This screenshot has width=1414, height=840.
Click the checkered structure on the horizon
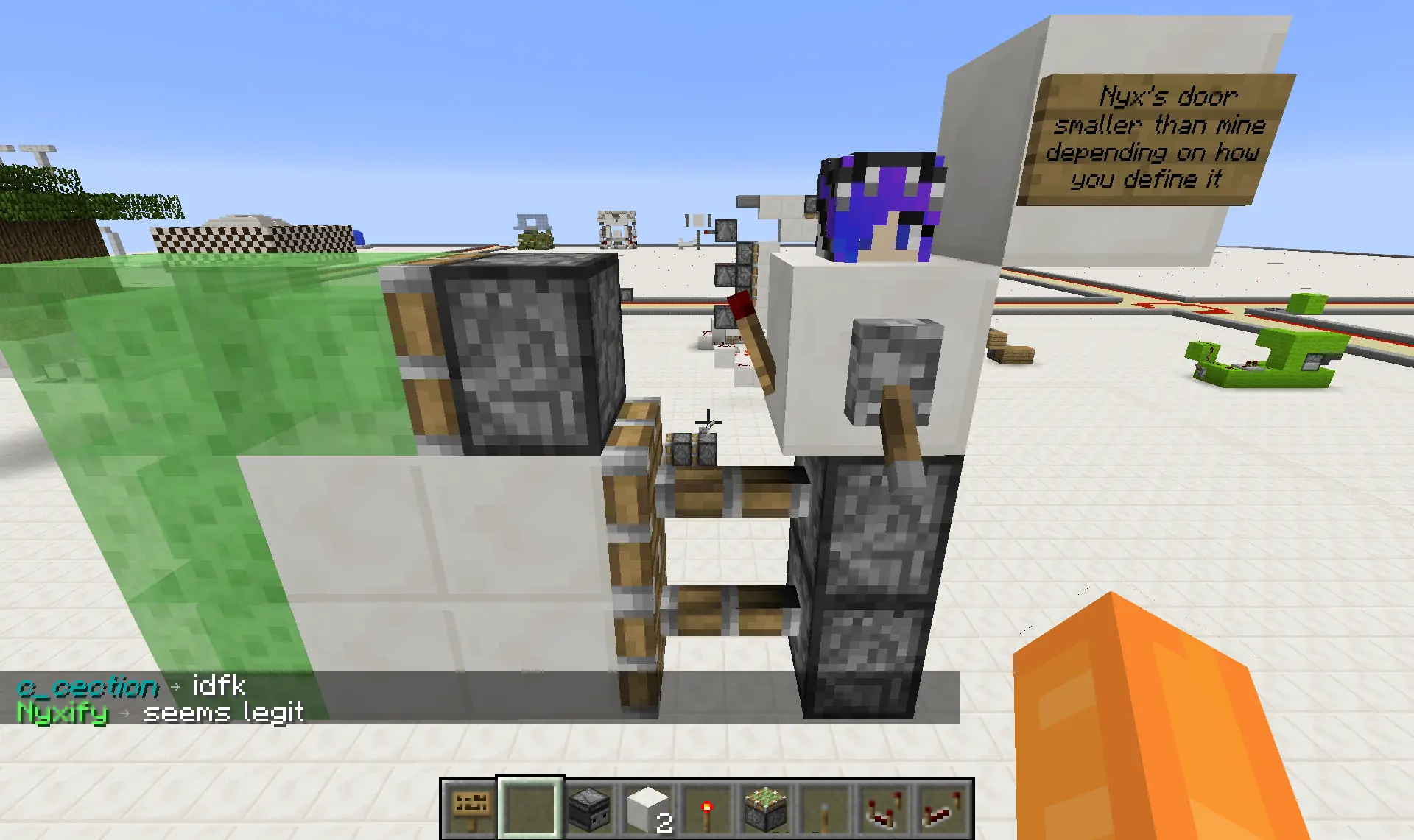[250, 239]
